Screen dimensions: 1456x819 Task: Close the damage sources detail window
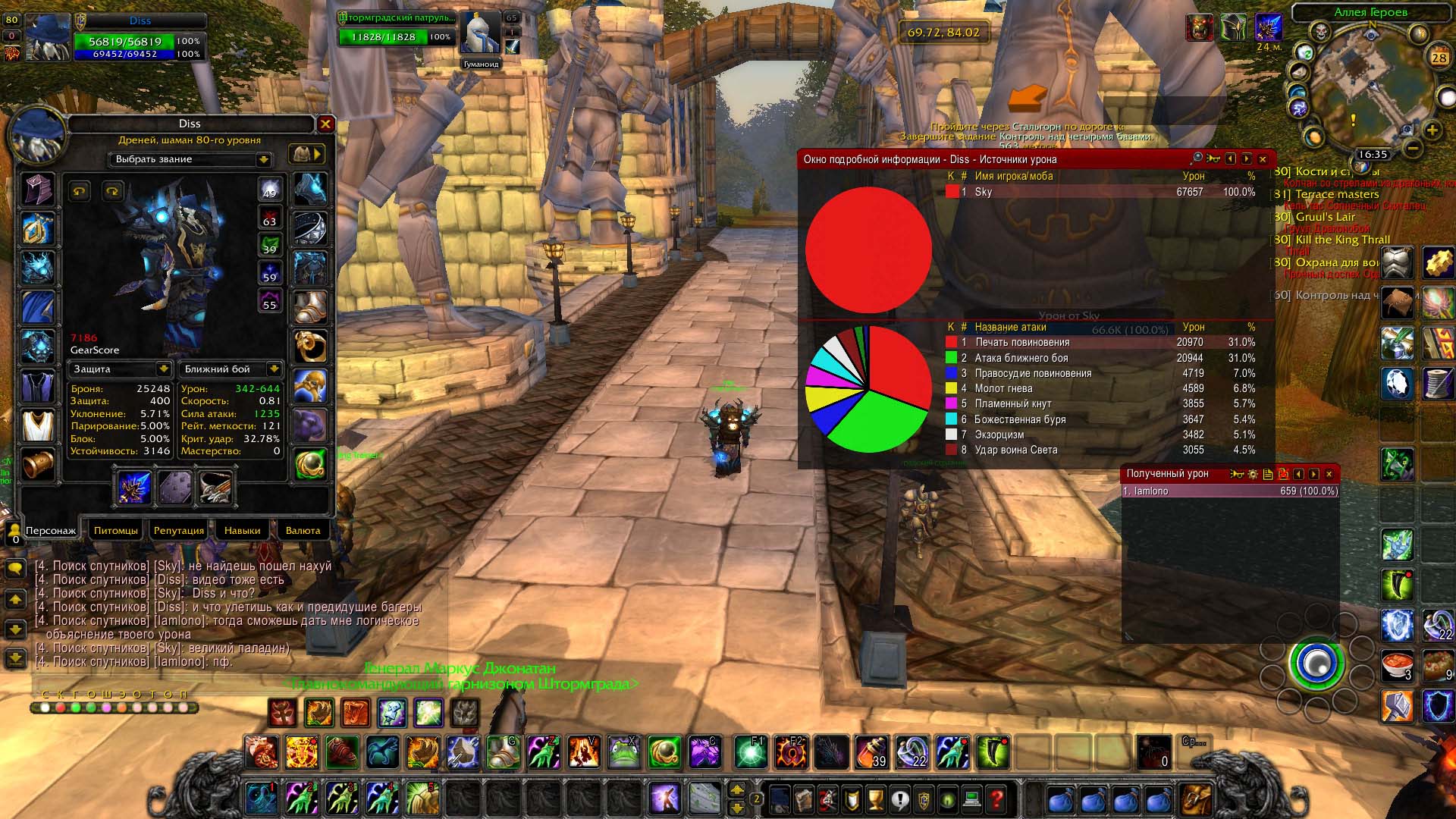click(1263, 159)
